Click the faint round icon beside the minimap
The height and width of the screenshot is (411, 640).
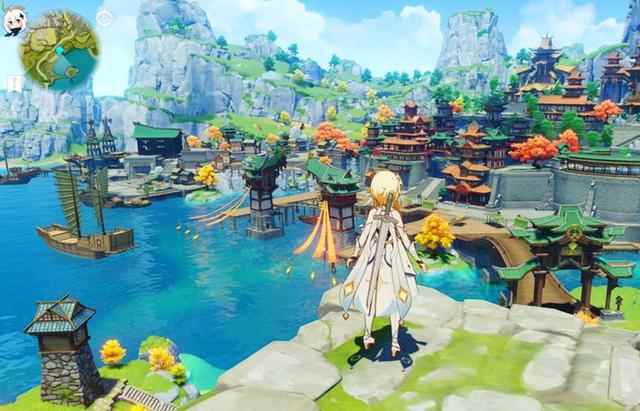click(105, 18)
